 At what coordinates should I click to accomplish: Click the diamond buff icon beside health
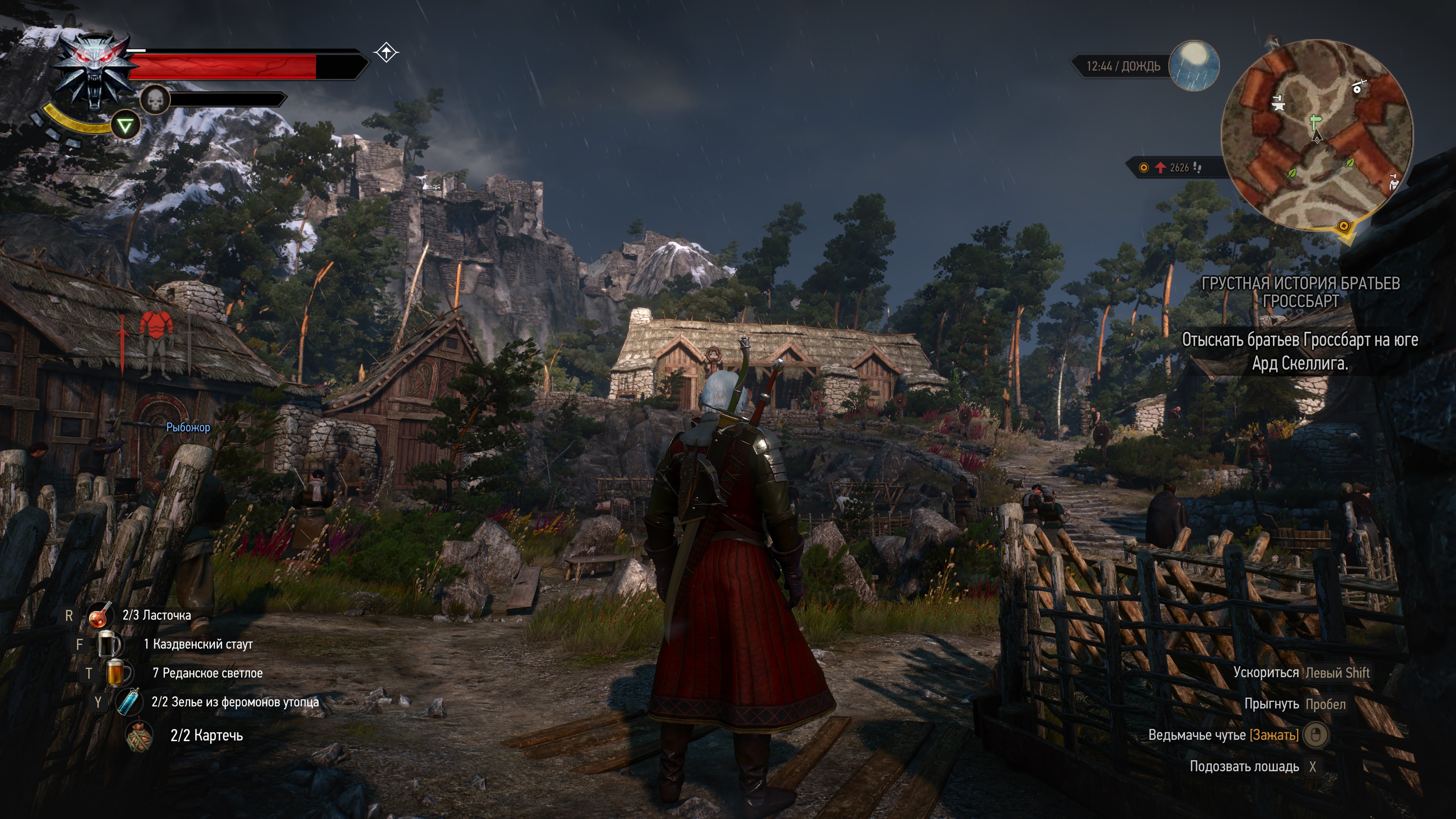pyautogui.click(x=387, y=53)
